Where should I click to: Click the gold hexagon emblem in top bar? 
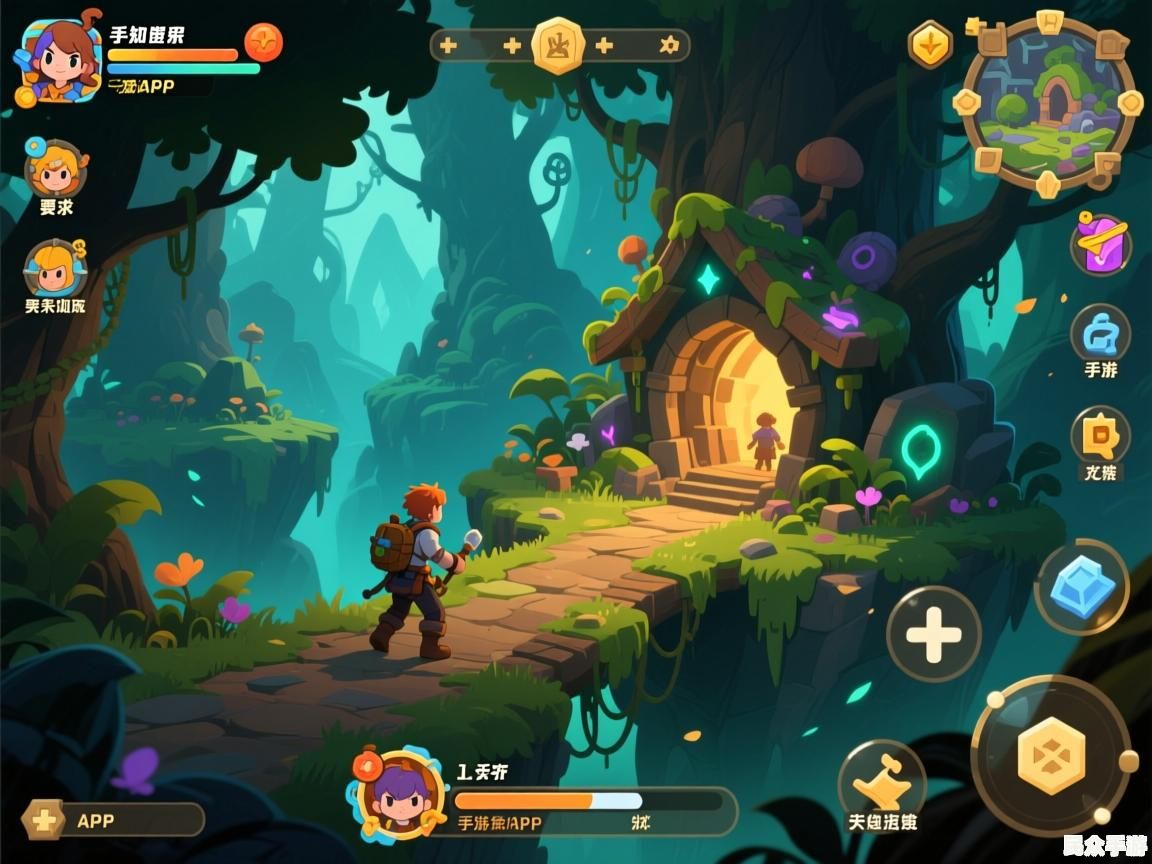[558, 45]
